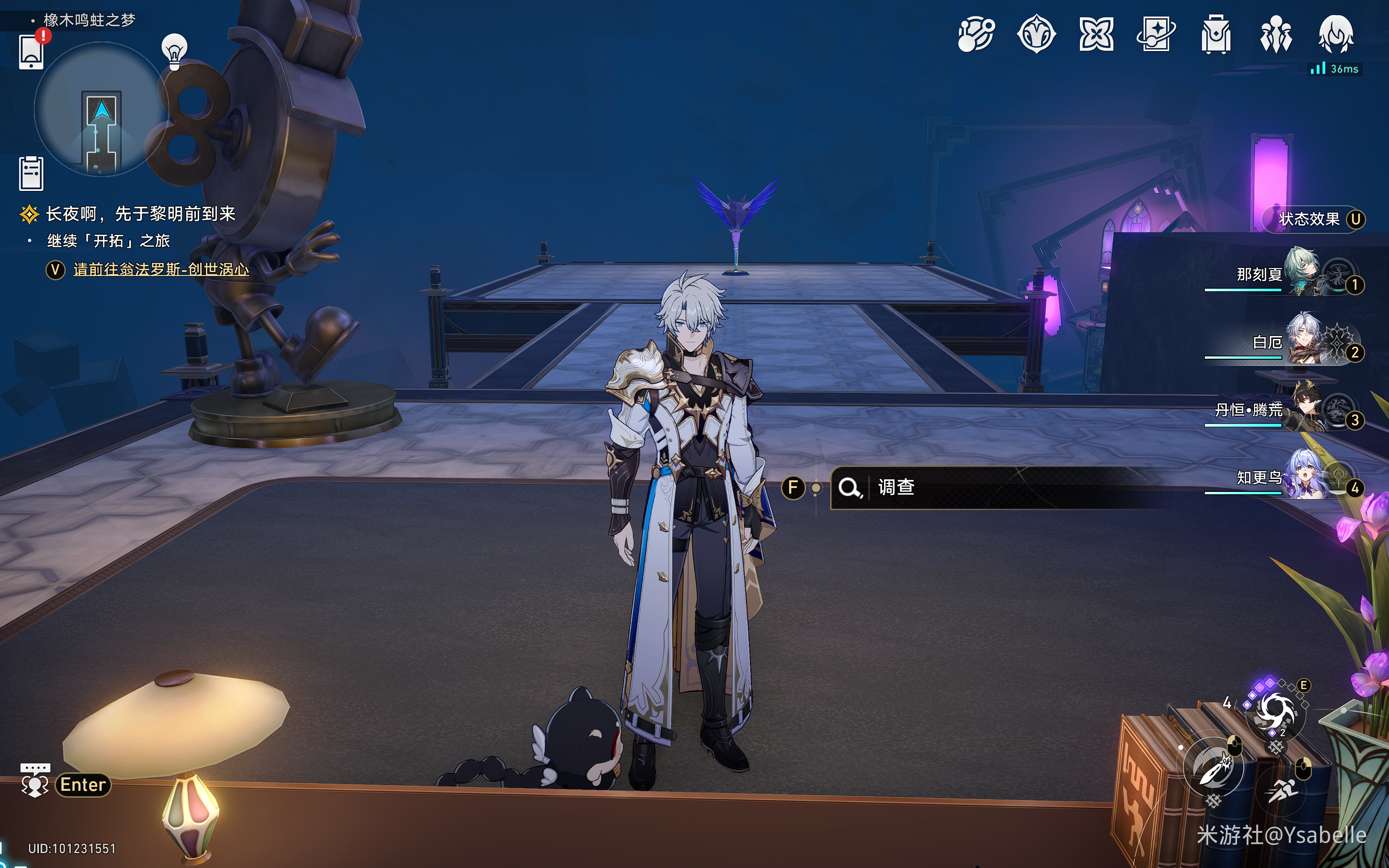Viewport: 1389px width, 868px height.
Task: Open the mission log clipboard icon
Action: tap(31, 173)
